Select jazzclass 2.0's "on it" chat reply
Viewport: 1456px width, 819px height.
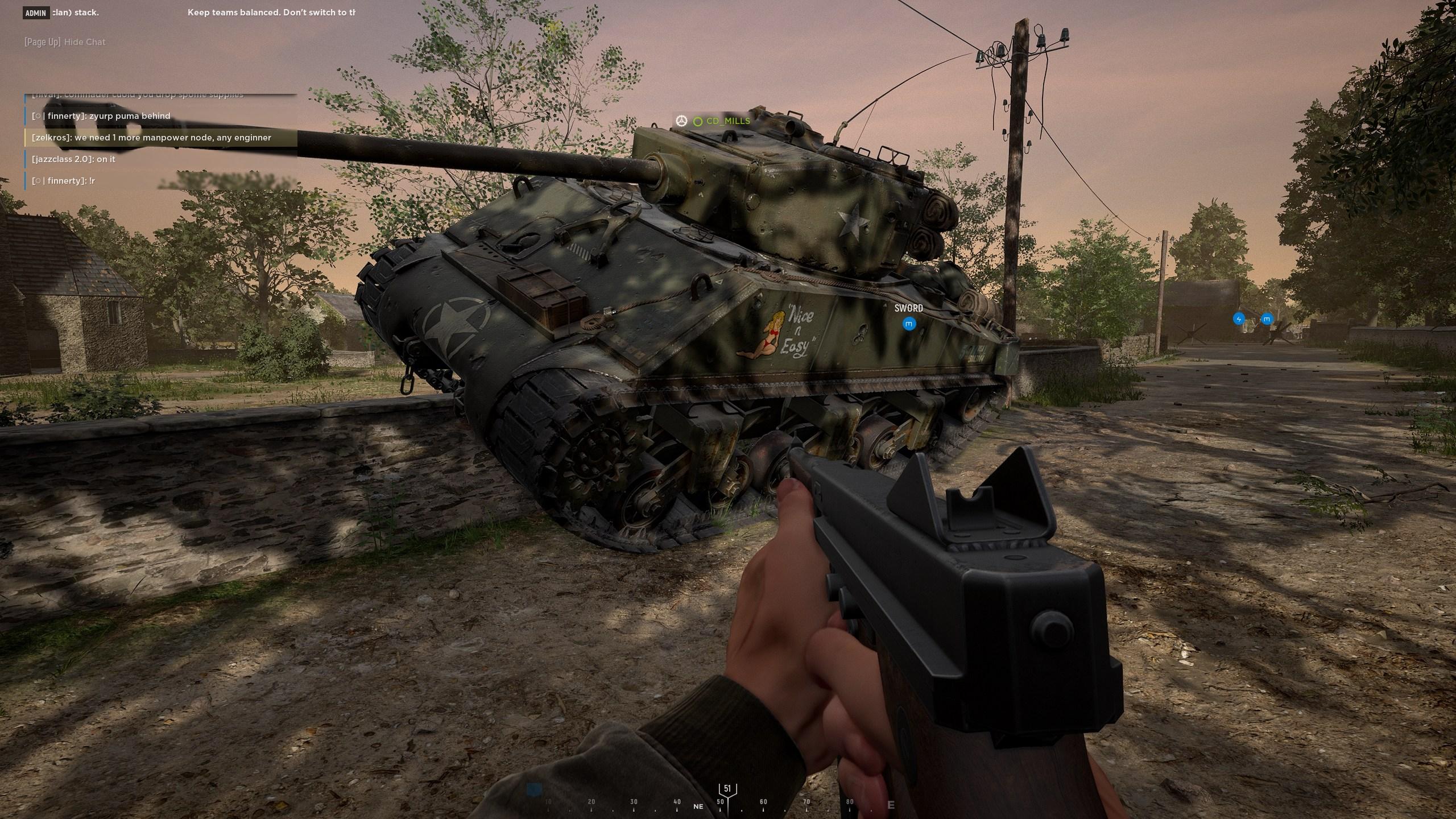tap(74, 159)
